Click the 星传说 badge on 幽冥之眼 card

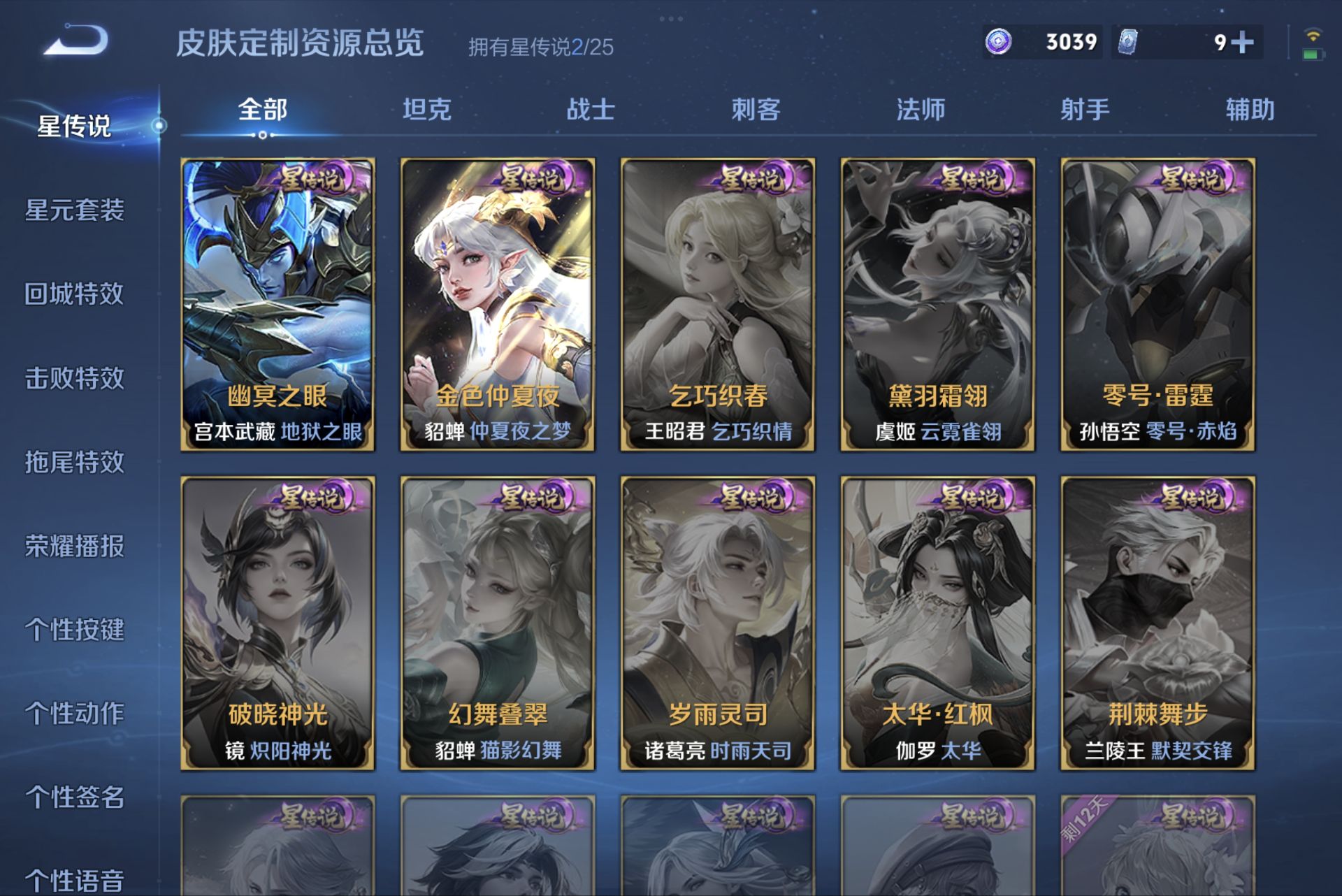point(312,178)
